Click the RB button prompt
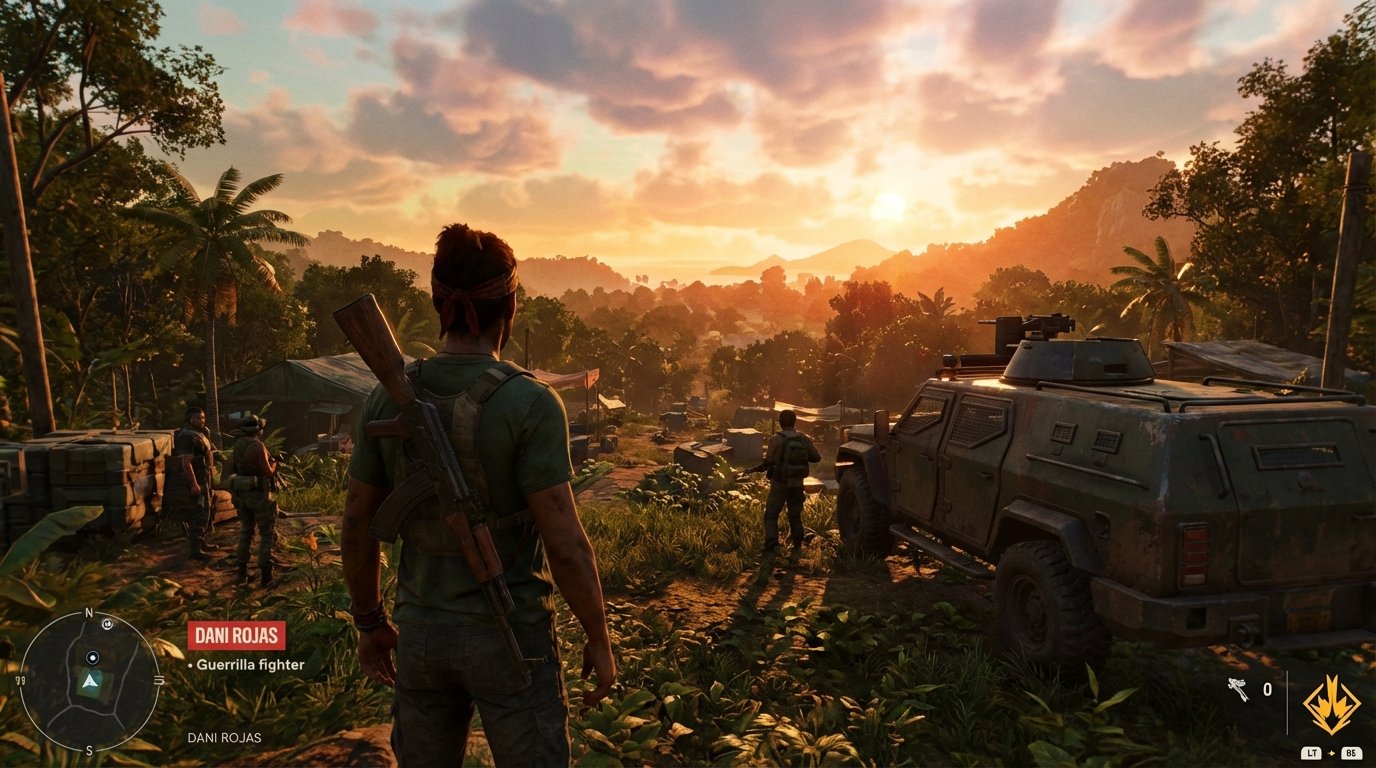Screen dimensions: 1376x768 click(x=1352, y=753)
